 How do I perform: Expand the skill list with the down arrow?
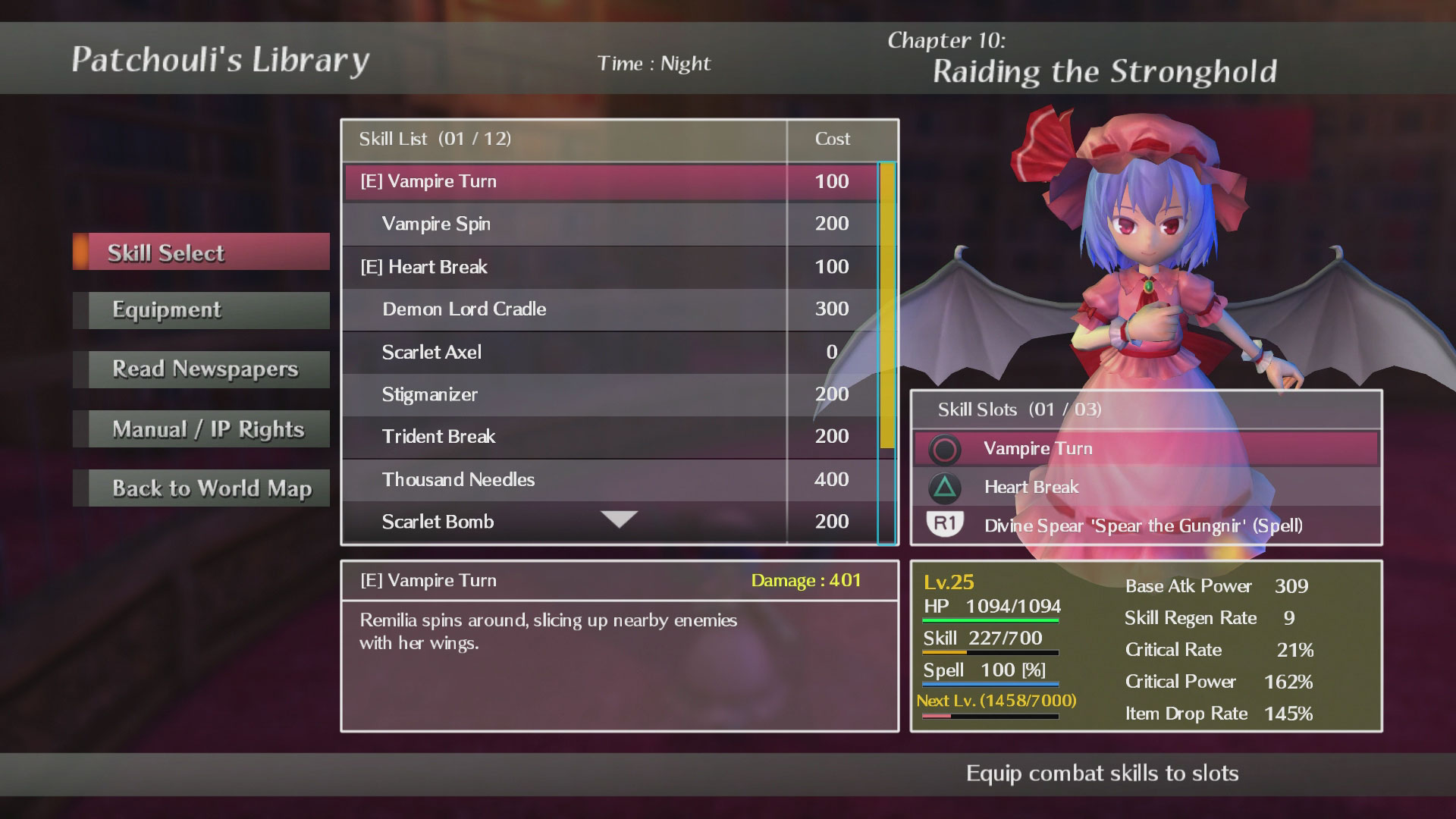click(x=619, y=519)
